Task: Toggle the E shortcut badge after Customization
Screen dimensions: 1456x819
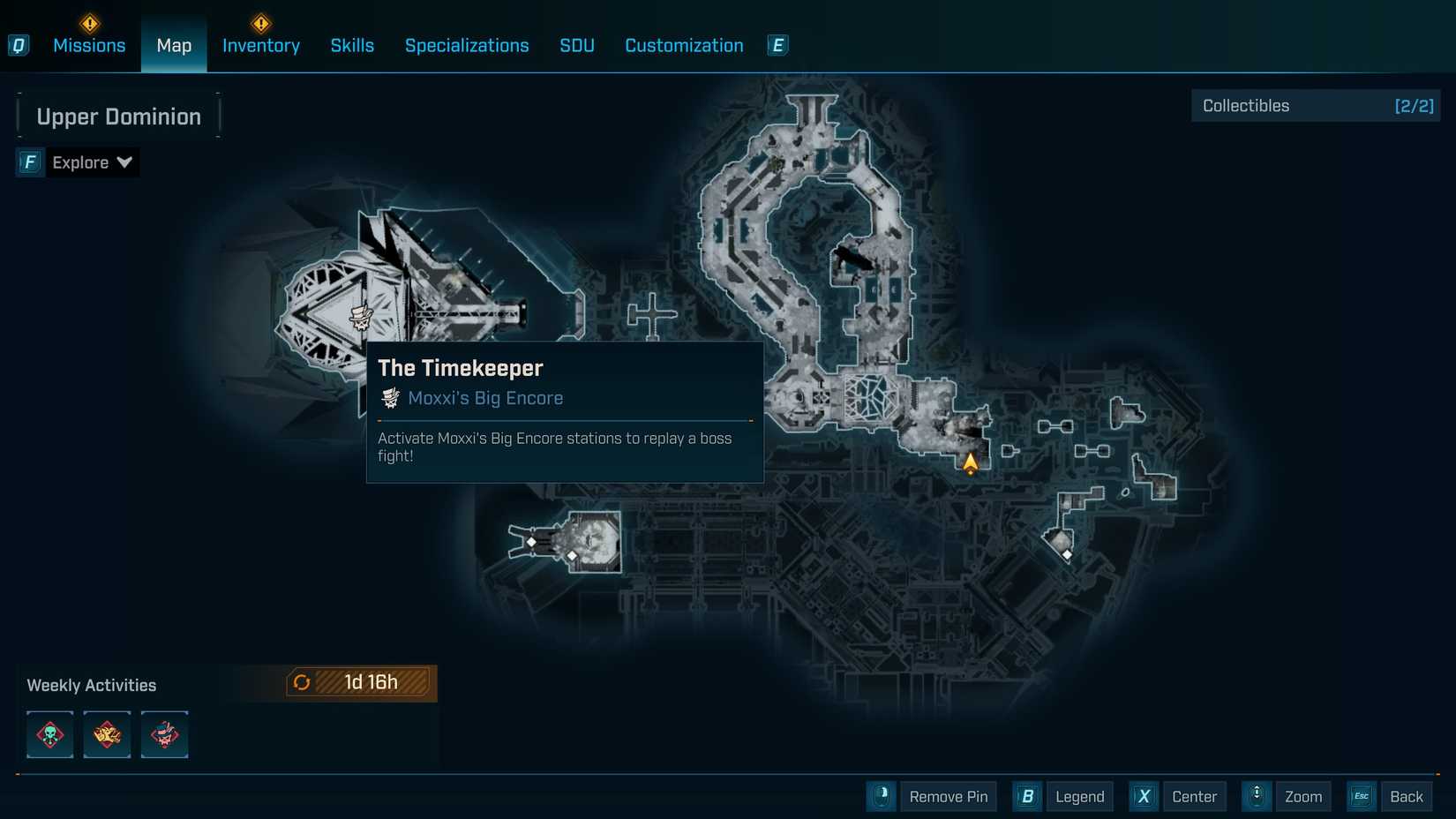Action: coord(777,45)
